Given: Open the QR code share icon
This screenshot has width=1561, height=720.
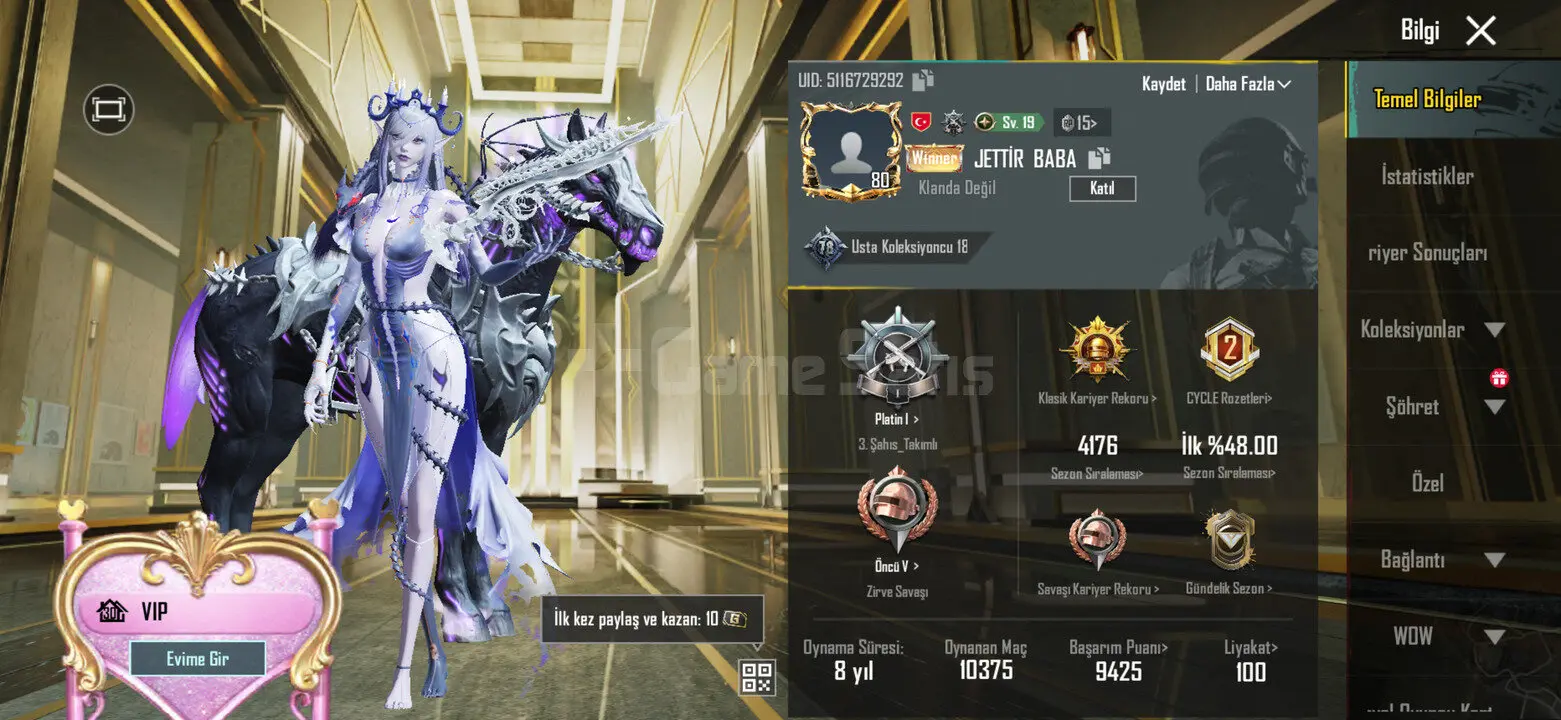Looking at the screenshot, I should tap(757, 677).
